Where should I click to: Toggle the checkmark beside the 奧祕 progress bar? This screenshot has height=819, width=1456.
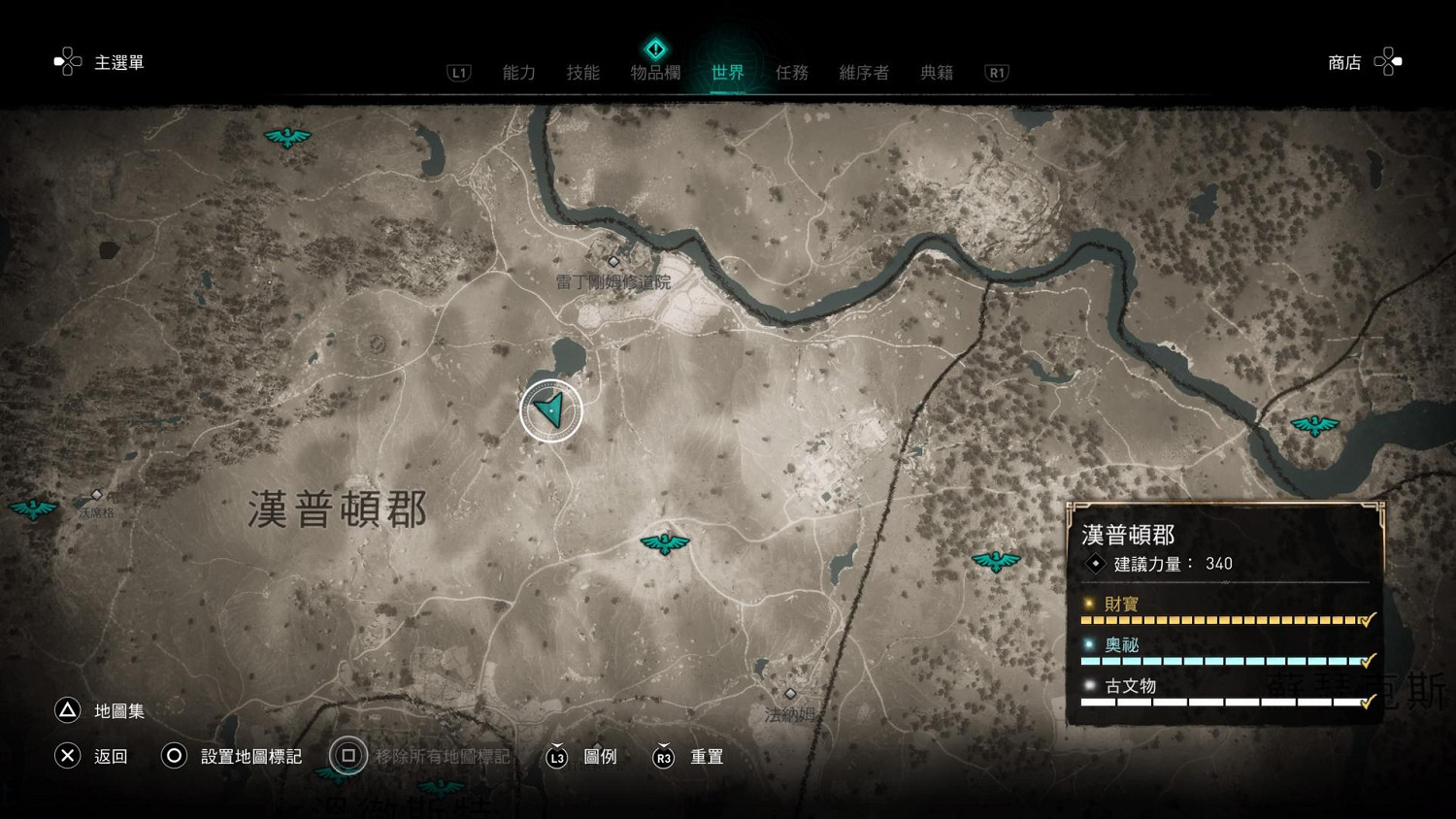1367,660
